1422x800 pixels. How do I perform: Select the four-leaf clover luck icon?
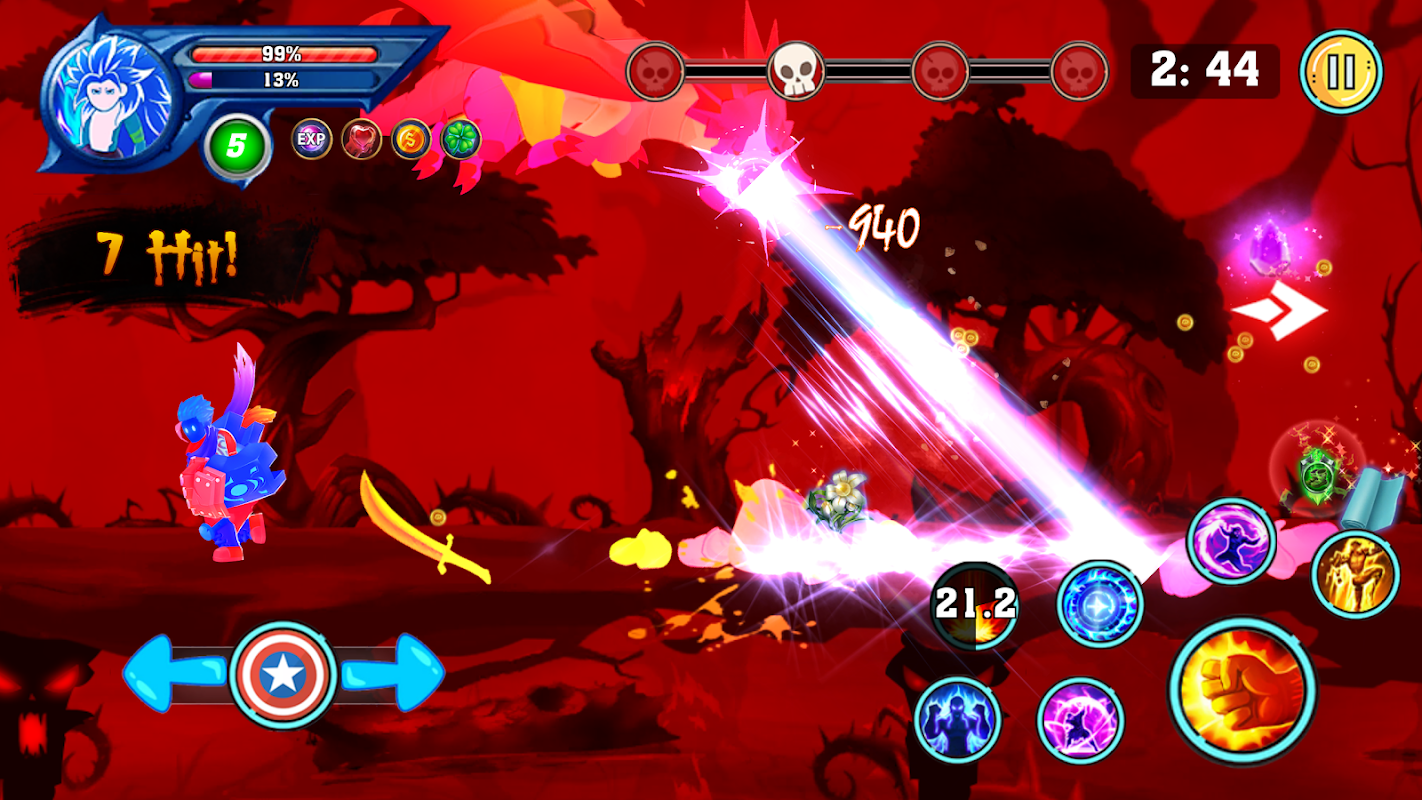[x=461, y=139]
